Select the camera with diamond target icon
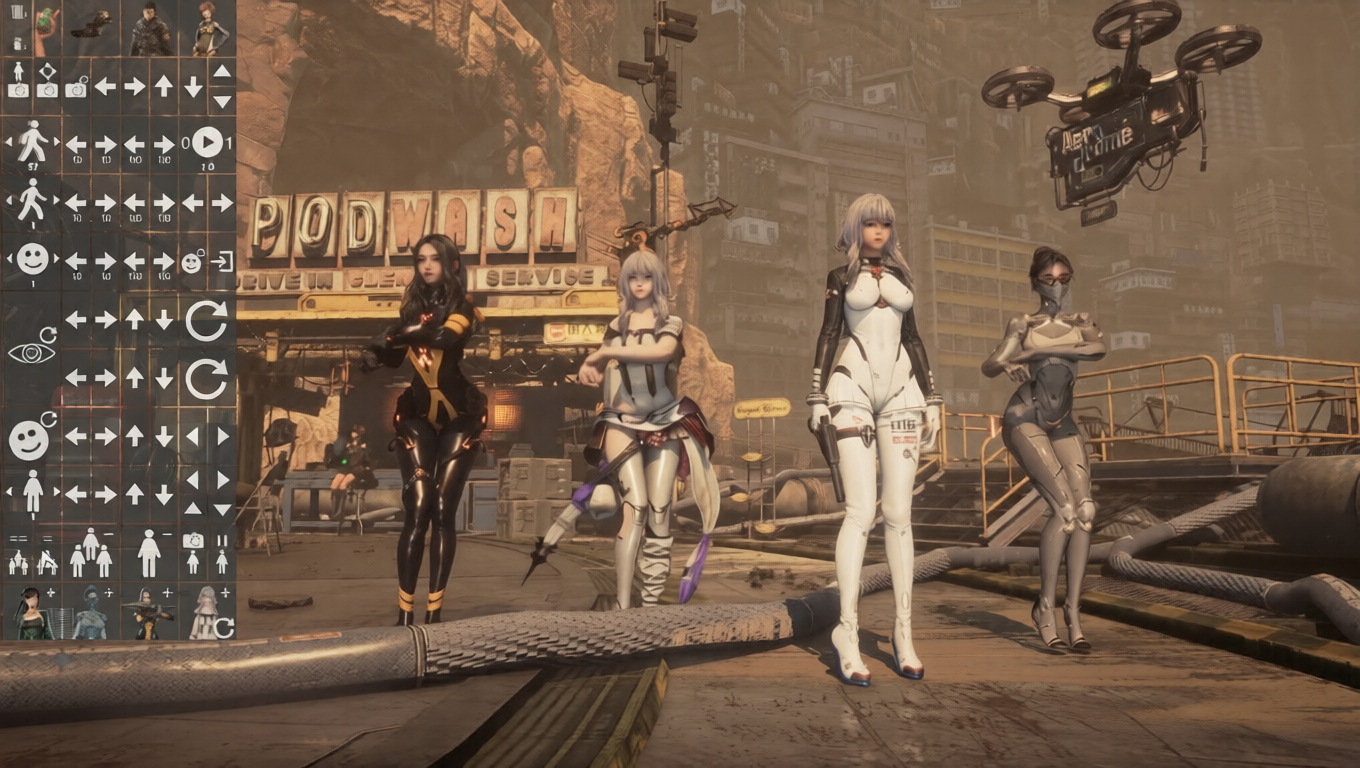 (x=47, y=80)
